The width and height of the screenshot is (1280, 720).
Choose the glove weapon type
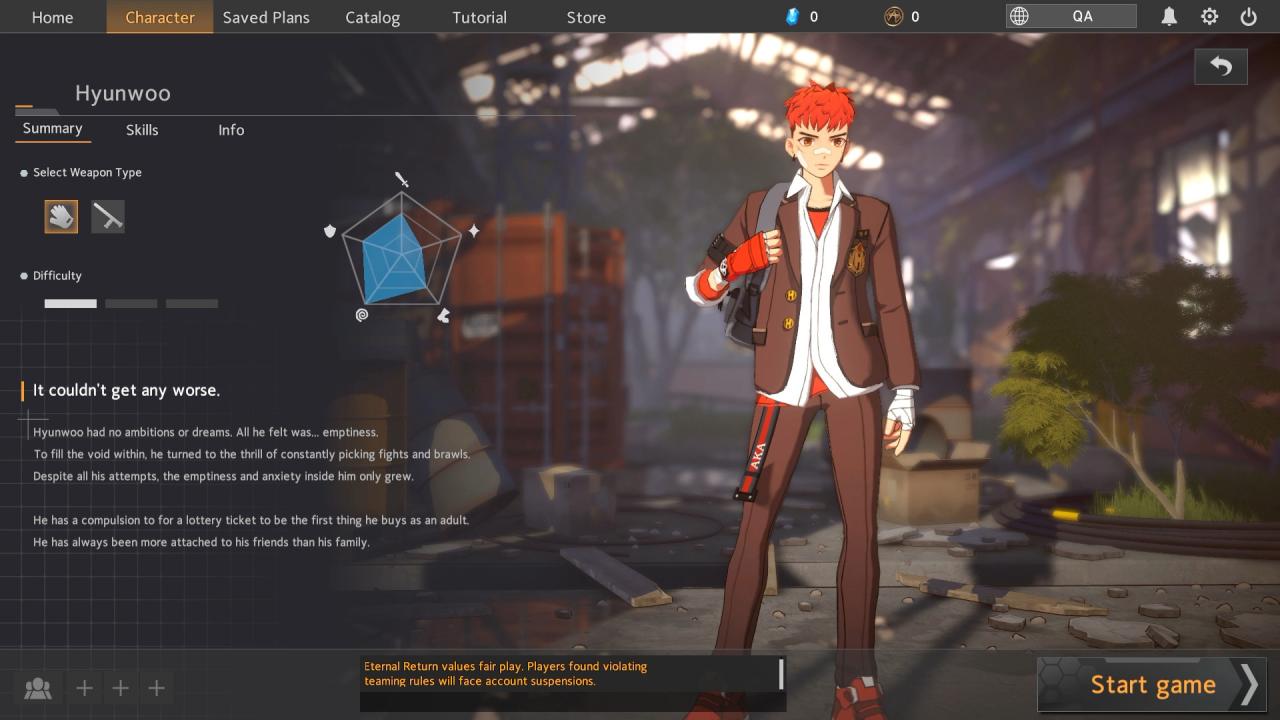[61, 216]
